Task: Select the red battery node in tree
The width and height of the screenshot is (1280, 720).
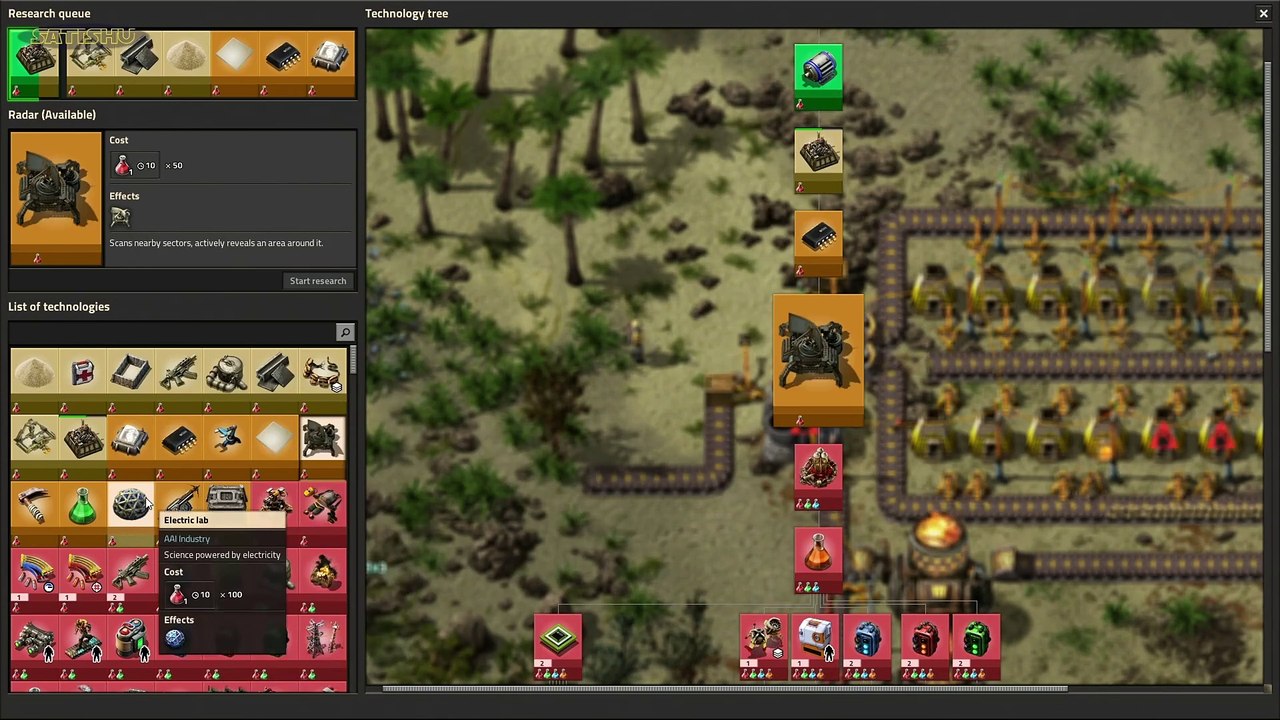Action: (x=925, y=640)
